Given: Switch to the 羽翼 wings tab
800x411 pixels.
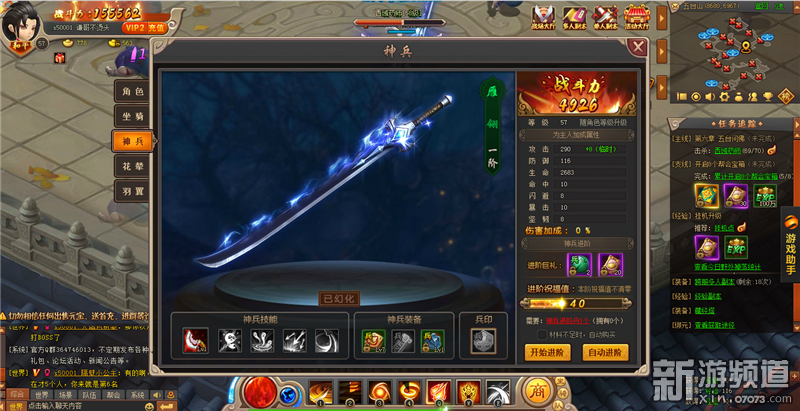Looking at the screenshot, I should point(133,189).
